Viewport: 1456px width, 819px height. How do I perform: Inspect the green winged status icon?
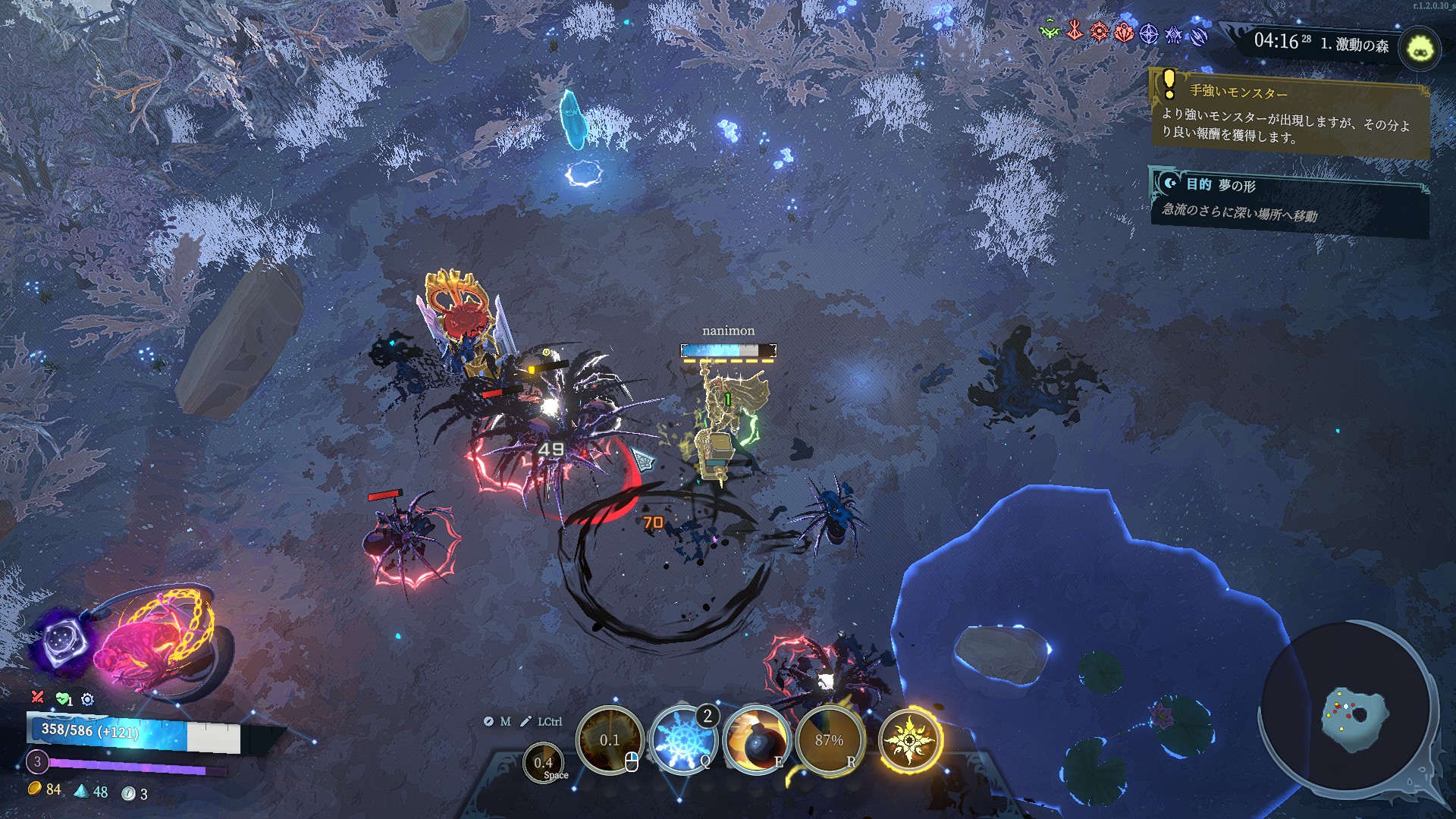(x=1050, y=32)
